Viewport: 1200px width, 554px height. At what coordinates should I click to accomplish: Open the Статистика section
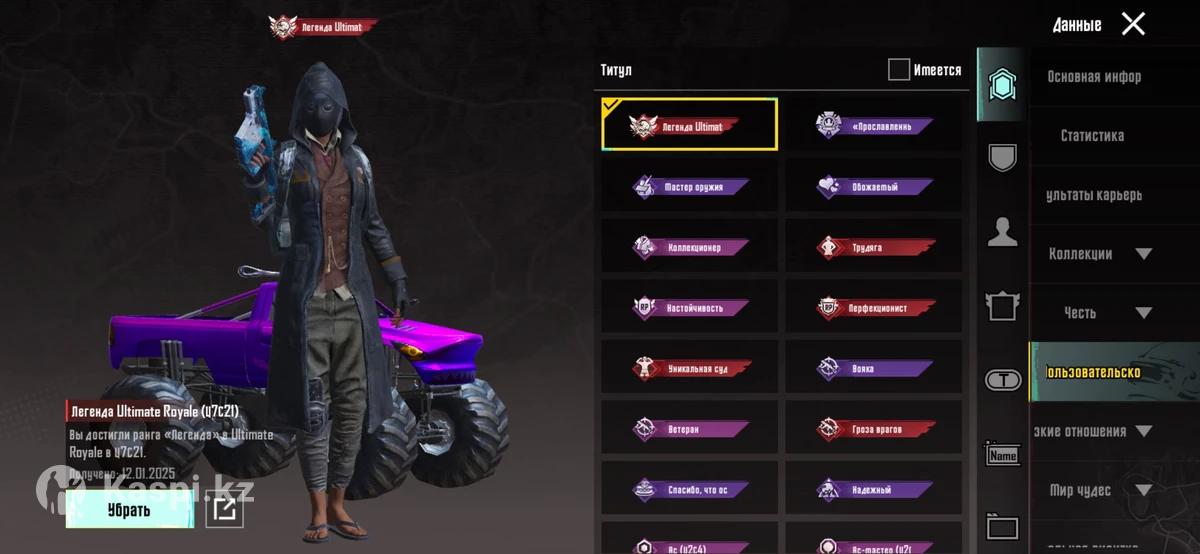1092,135
